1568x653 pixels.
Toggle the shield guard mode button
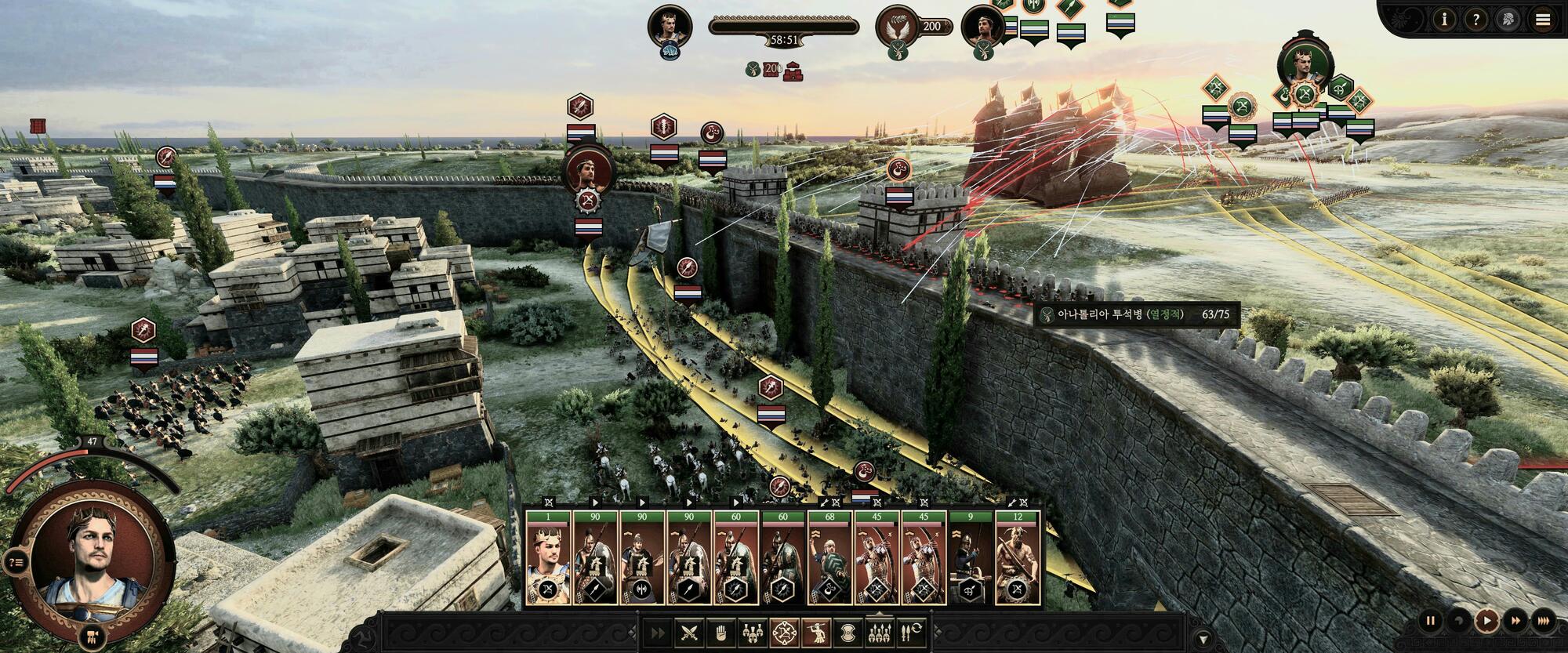[x=848, y=632]
